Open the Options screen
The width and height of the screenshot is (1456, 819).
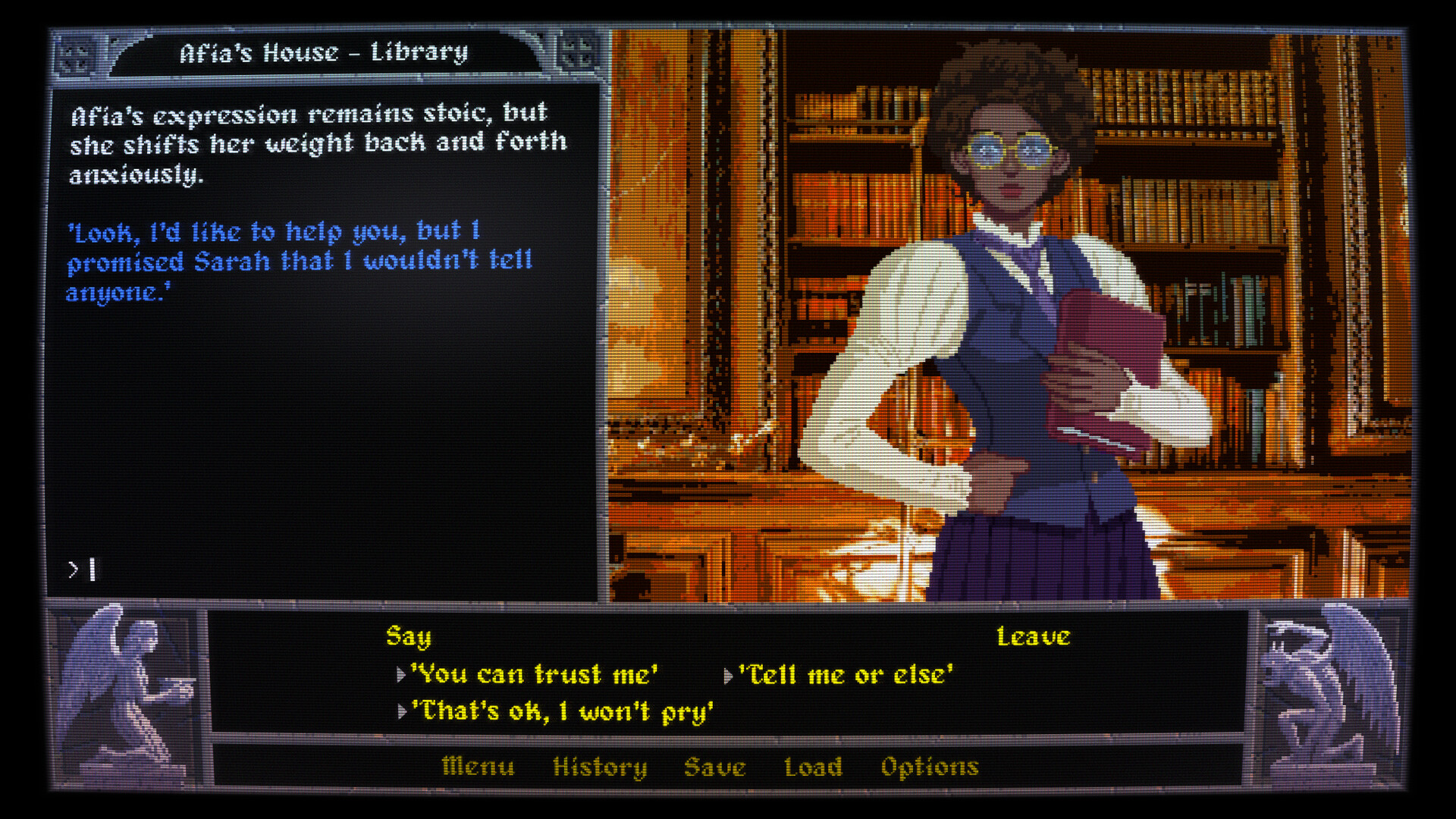tap(930, 767)
